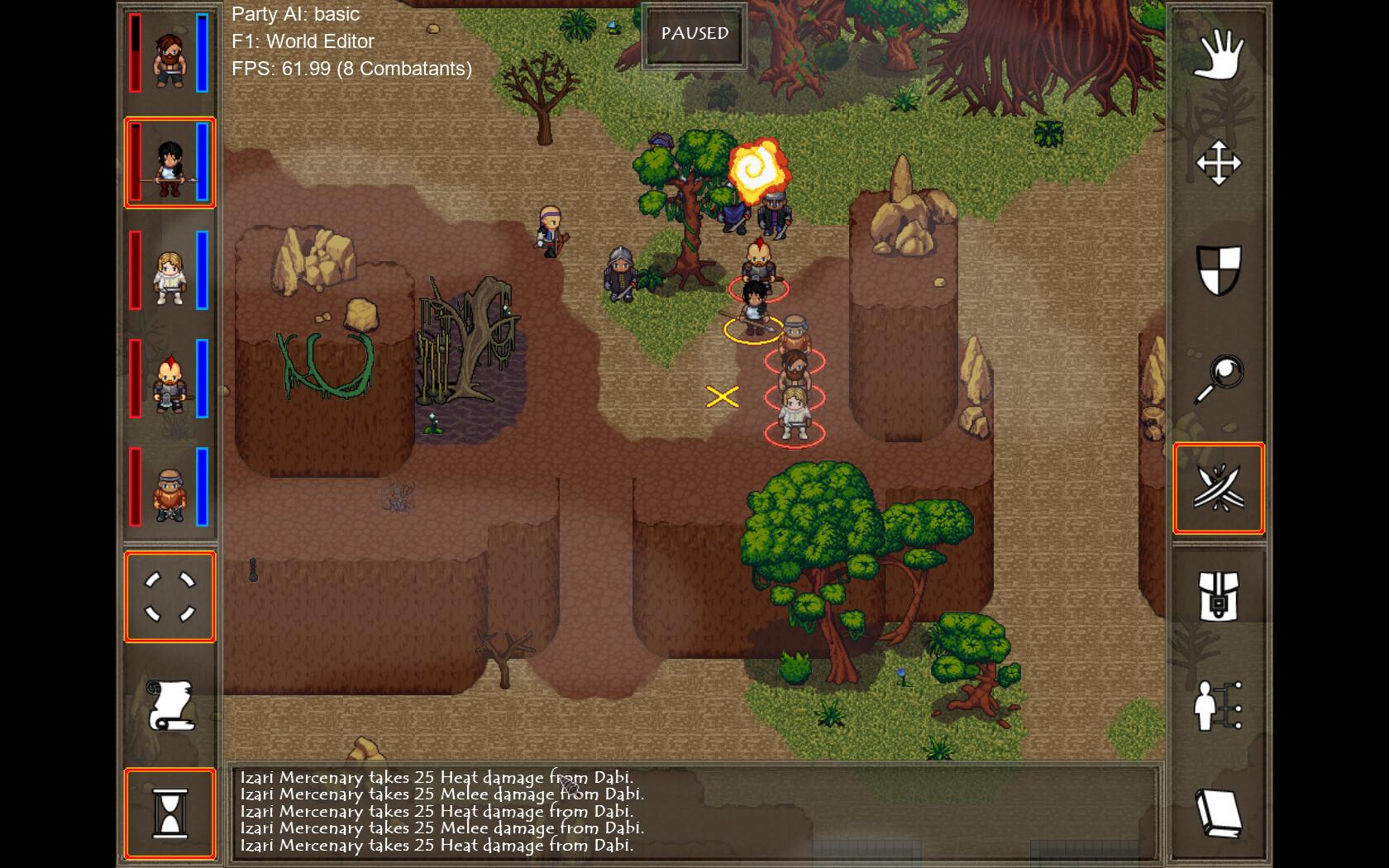This screenshot has height=868, width=1389.
Task: Click the PAUSED indicator button
Action: pos(694,35)
